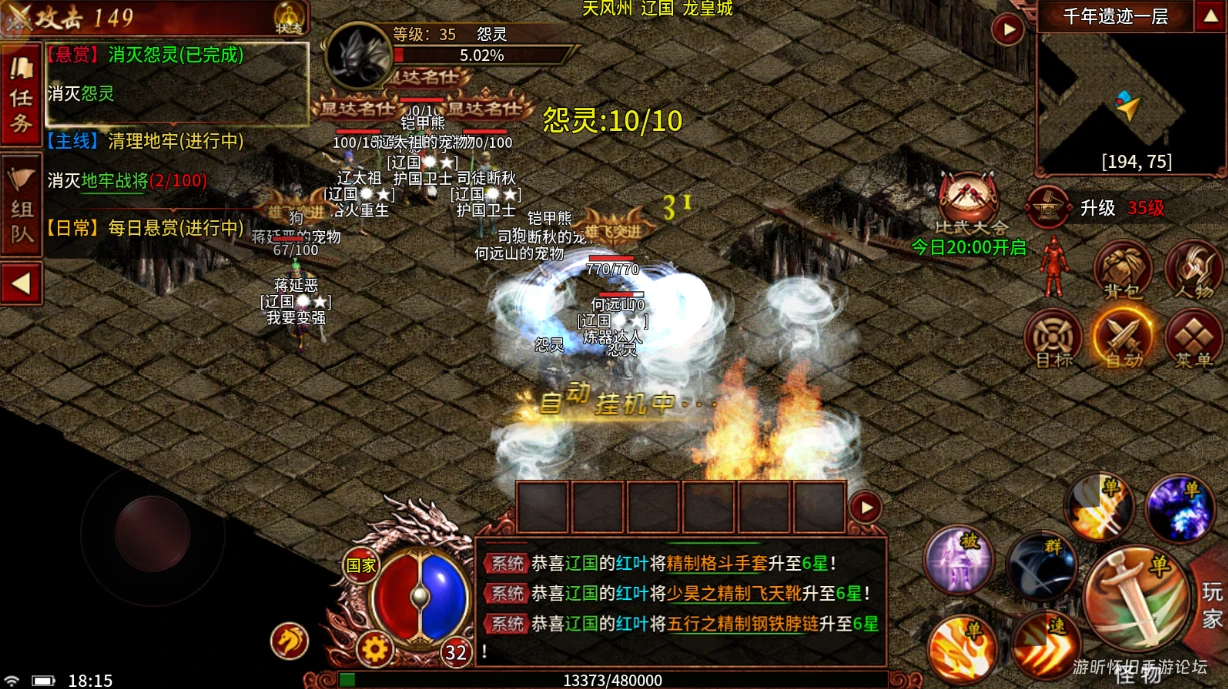Select the 日常 每日悬赏 quest entry
This screenshot has width=1228, height=689.
pyautogui.click(x=146, y=228)
